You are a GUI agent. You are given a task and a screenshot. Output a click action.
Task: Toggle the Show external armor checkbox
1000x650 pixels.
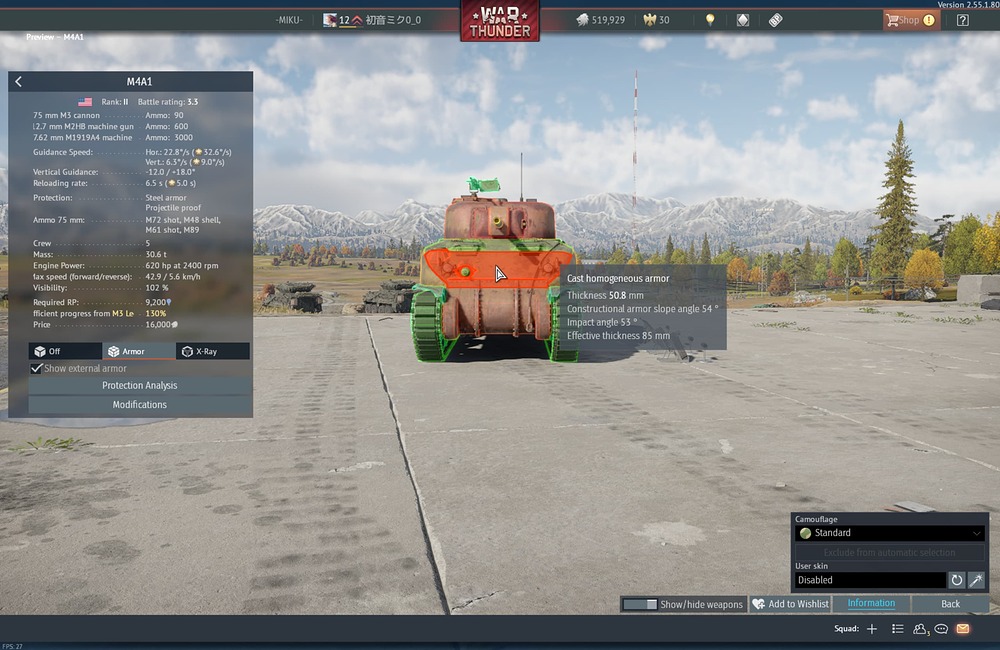(x=38, y=368)
